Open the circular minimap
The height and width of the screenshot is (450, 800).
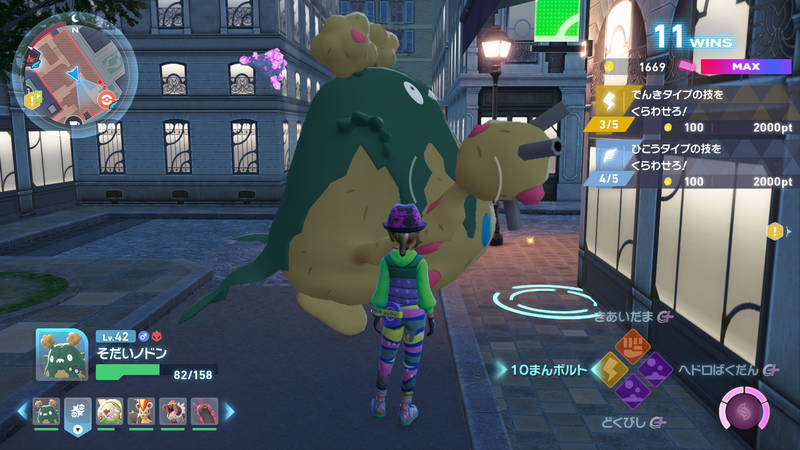point(68,76)
